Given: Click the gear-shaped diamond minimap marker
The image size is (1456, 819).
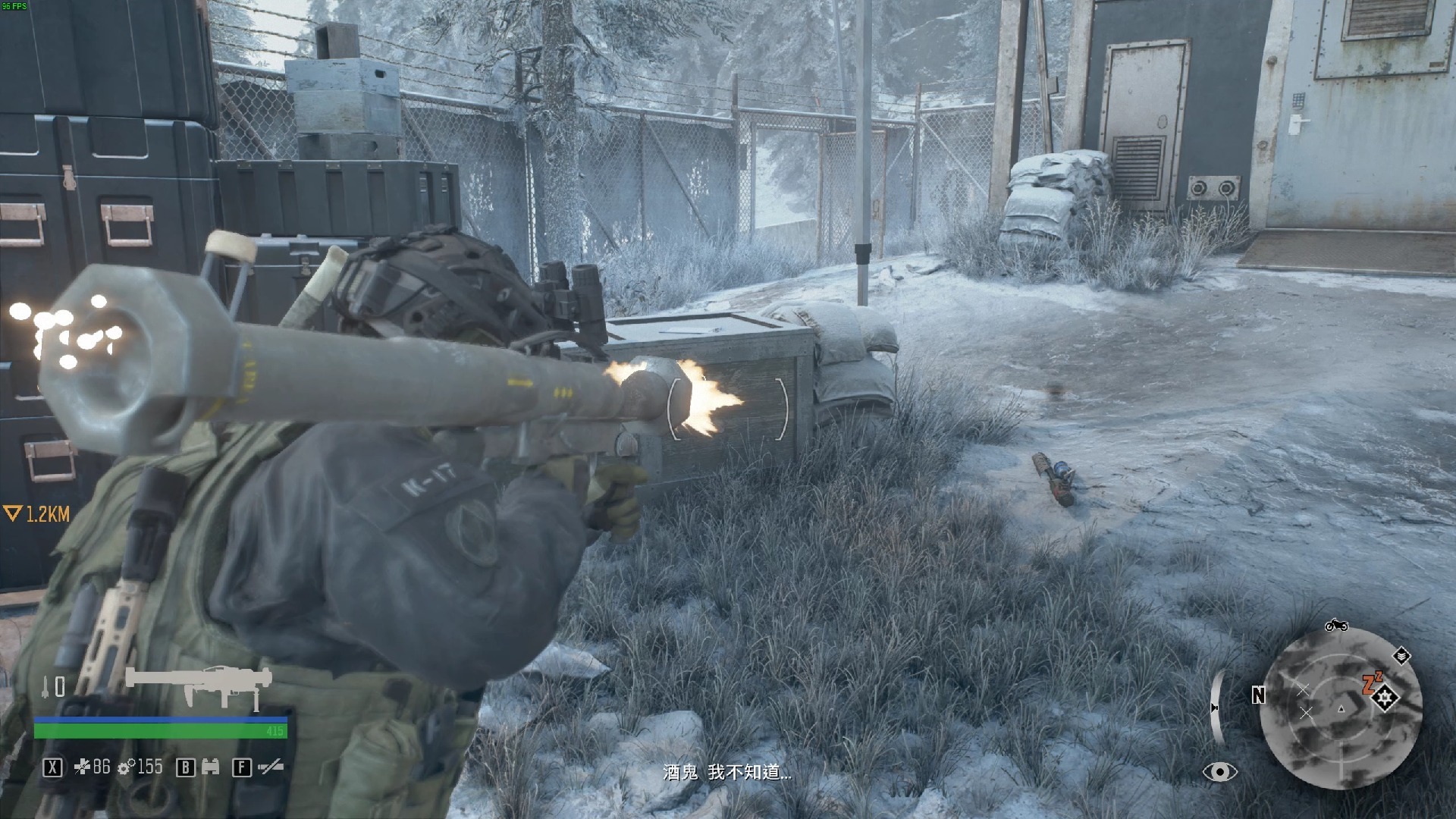Looking at the screenshot, I should [x=1386, y=698].
